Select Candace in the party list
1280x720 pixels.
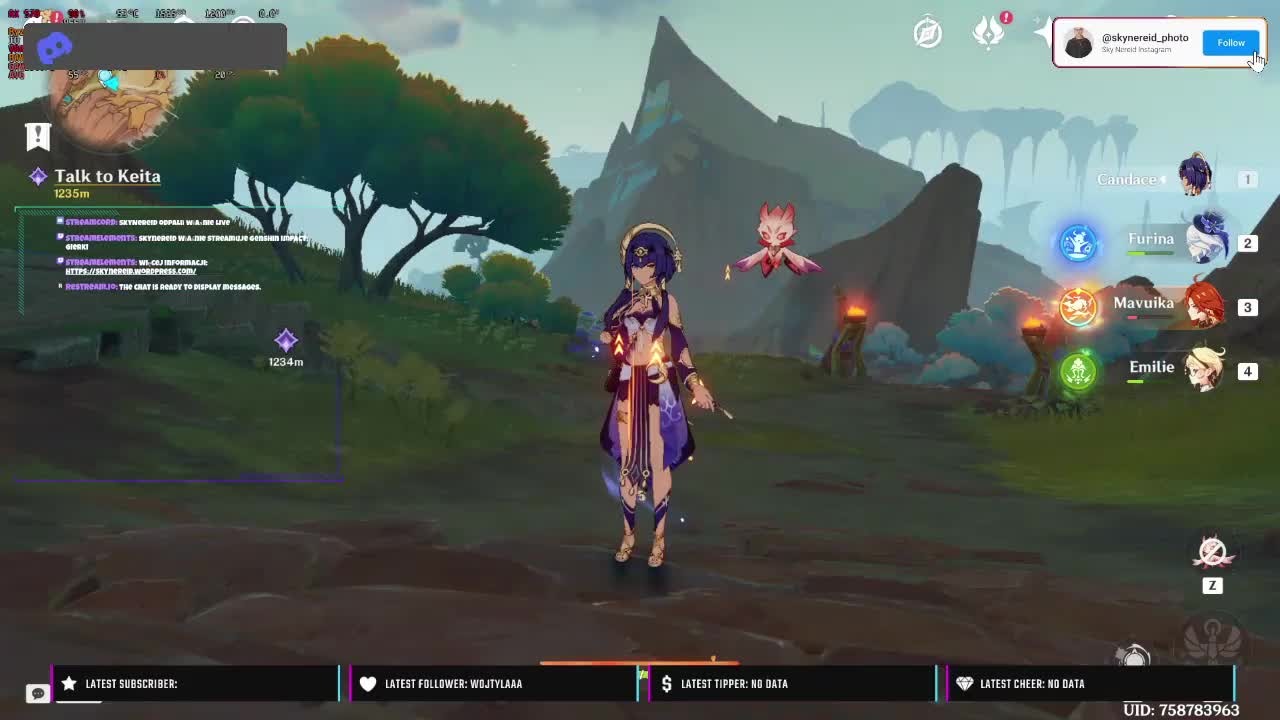tap(1195, 178)
